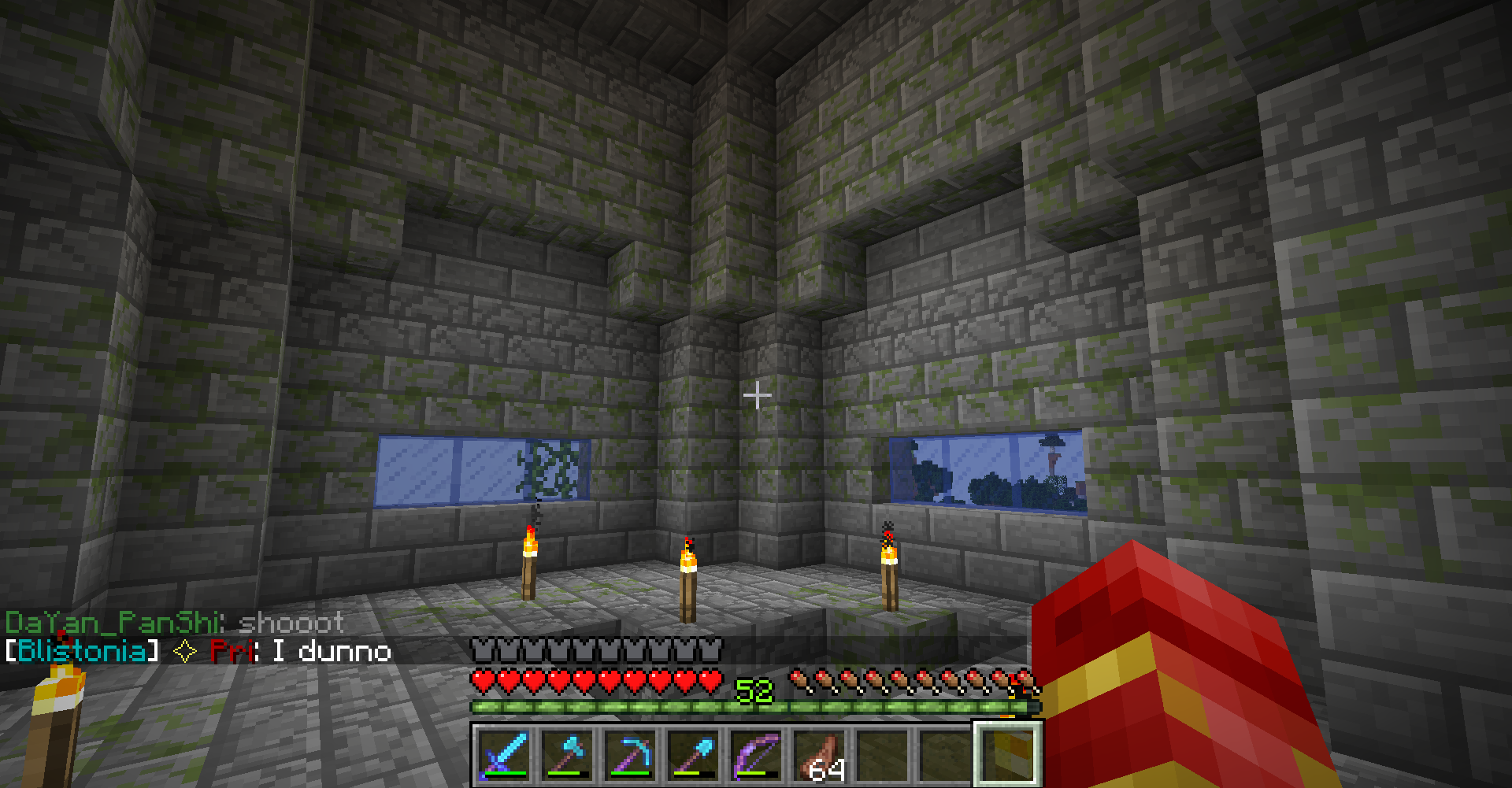1512x788 pixels.
Task: Click DaYan_PanShi's name in chat
Action: point(111,623)
